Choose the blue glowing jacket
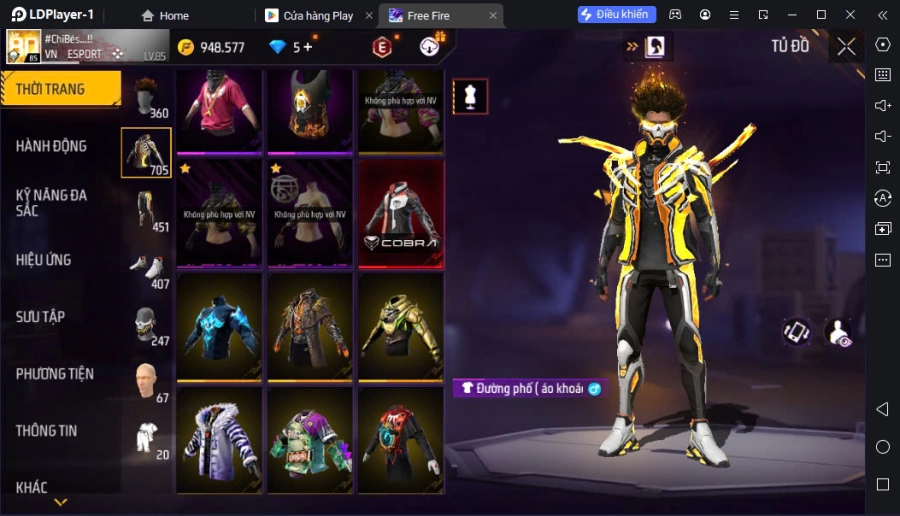Viewport: 900px width, 516px height. (x=220, y=327)
